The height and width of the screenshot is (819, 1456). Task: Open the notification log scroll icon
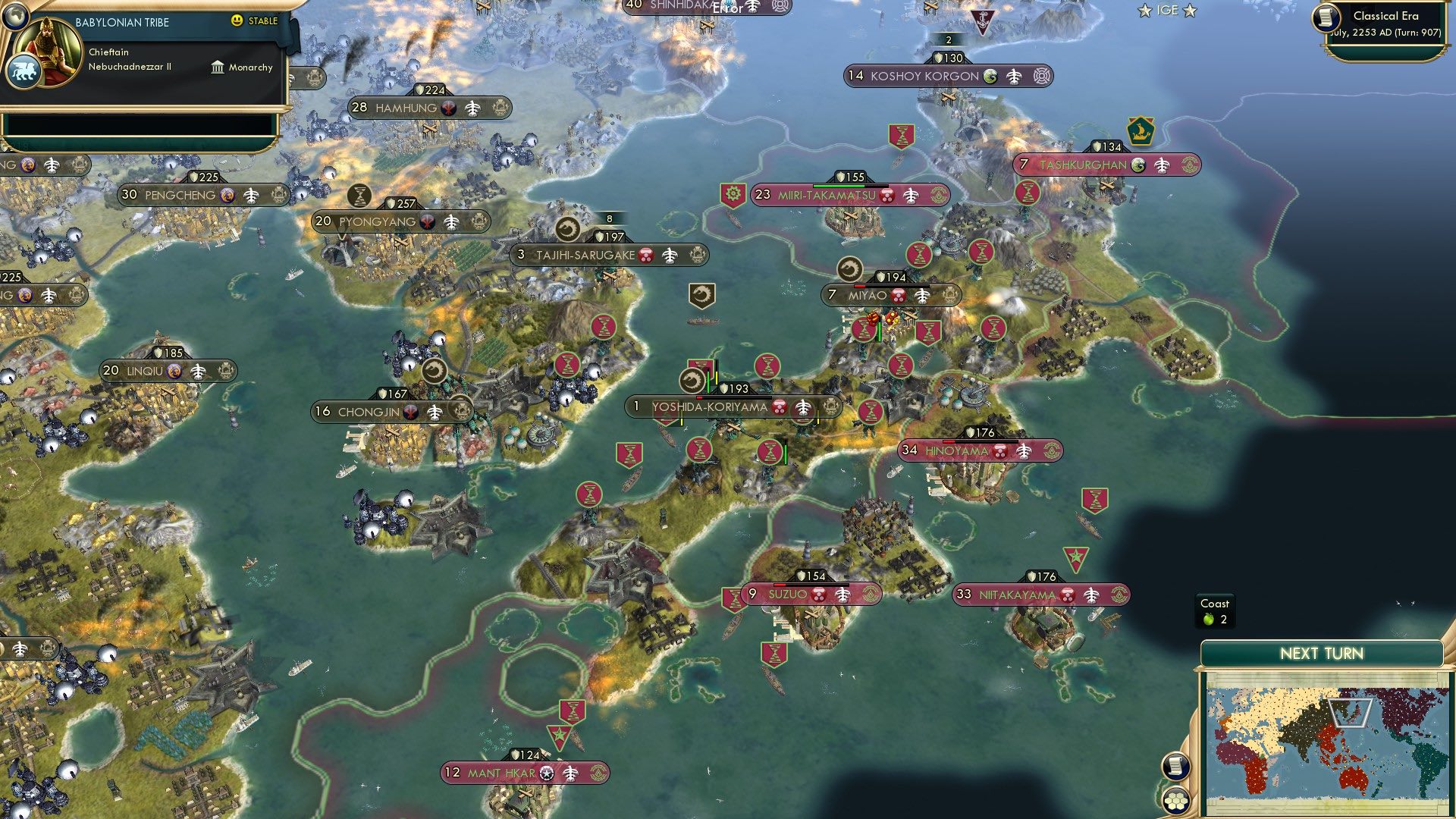tap(1176, 766)
